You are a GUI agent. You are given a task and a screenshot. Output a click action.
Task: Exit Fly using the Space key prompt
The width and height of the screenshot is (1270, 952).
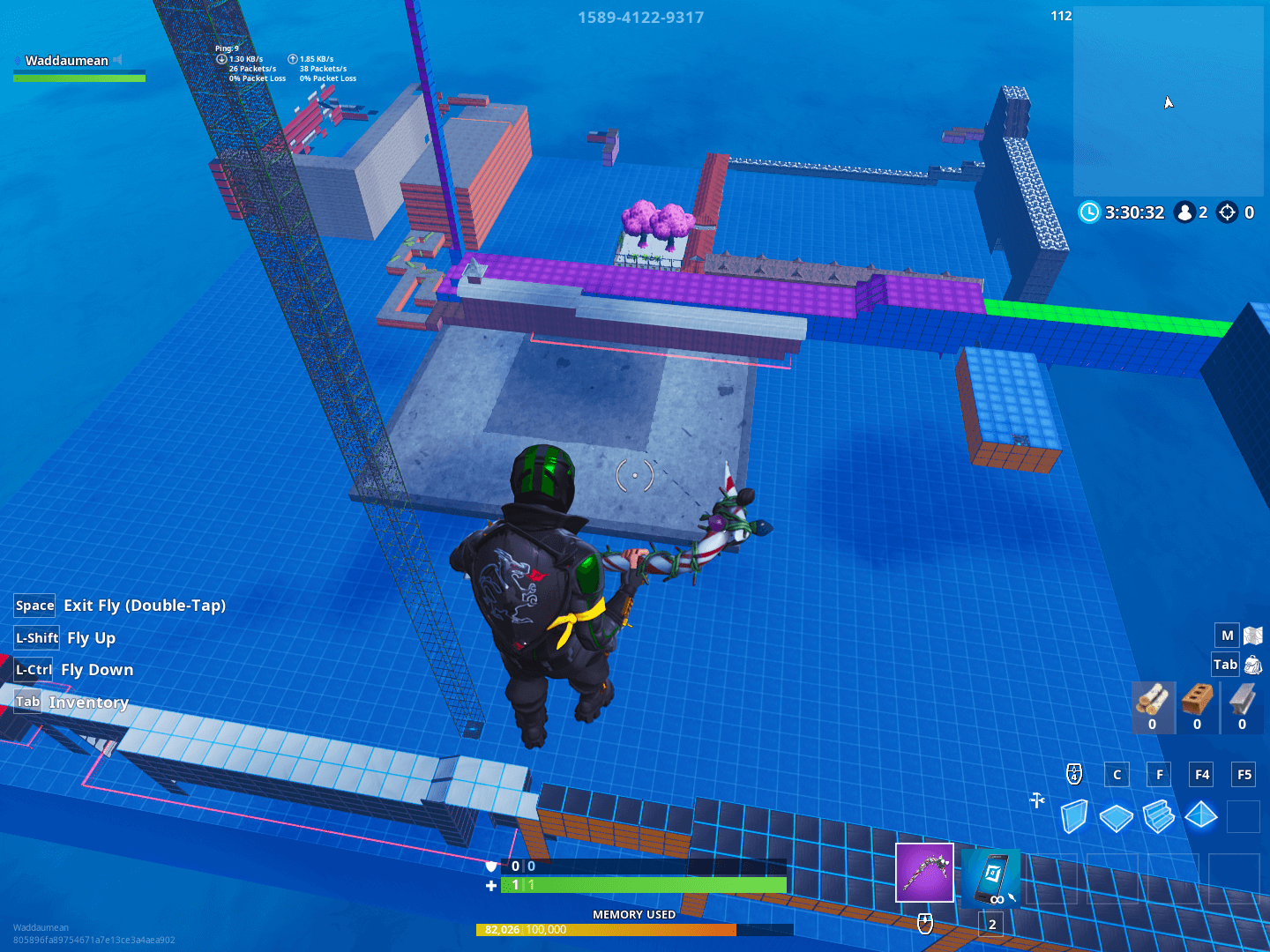tap(34, 606)
